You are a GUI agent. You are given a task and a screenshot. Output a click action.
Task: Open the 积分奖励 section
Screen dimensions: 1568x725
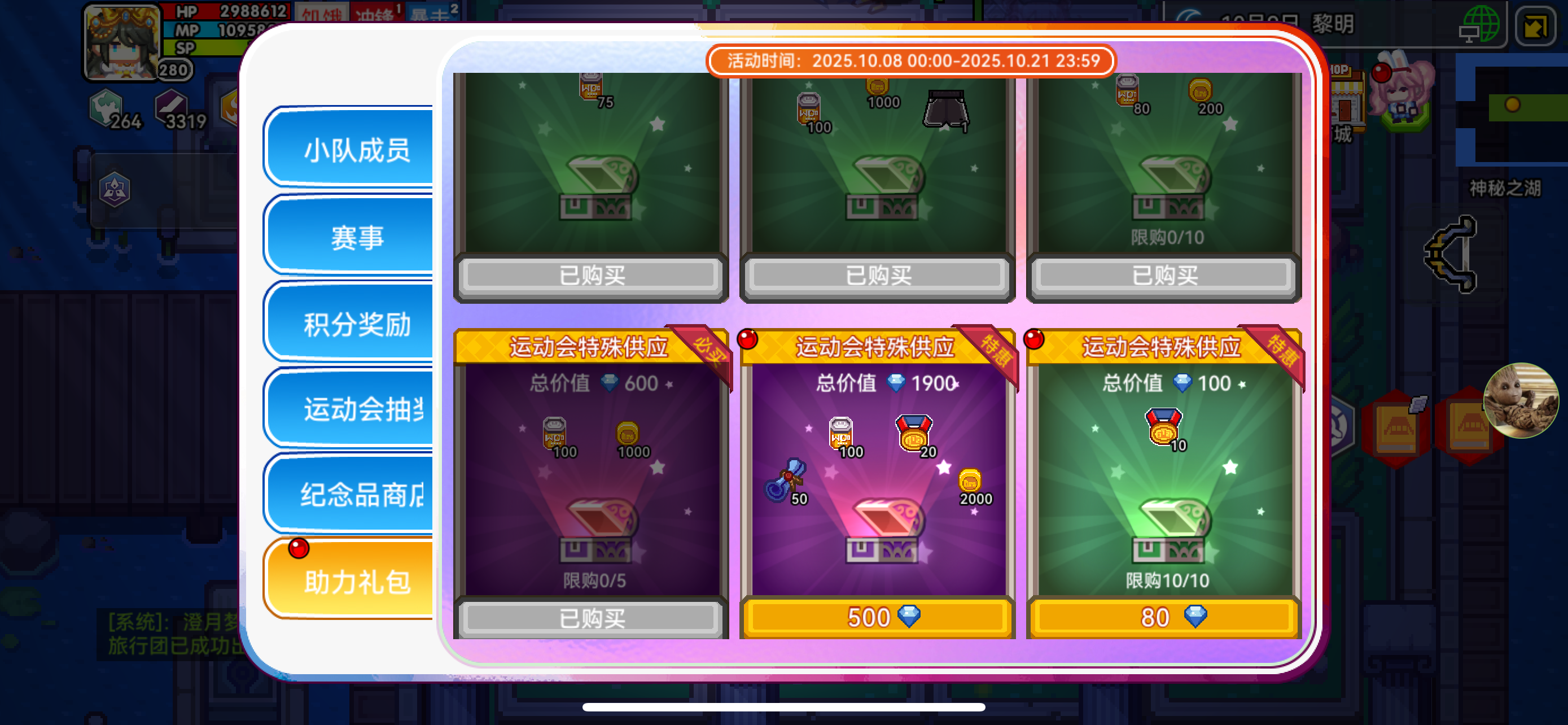click(356, 325)
